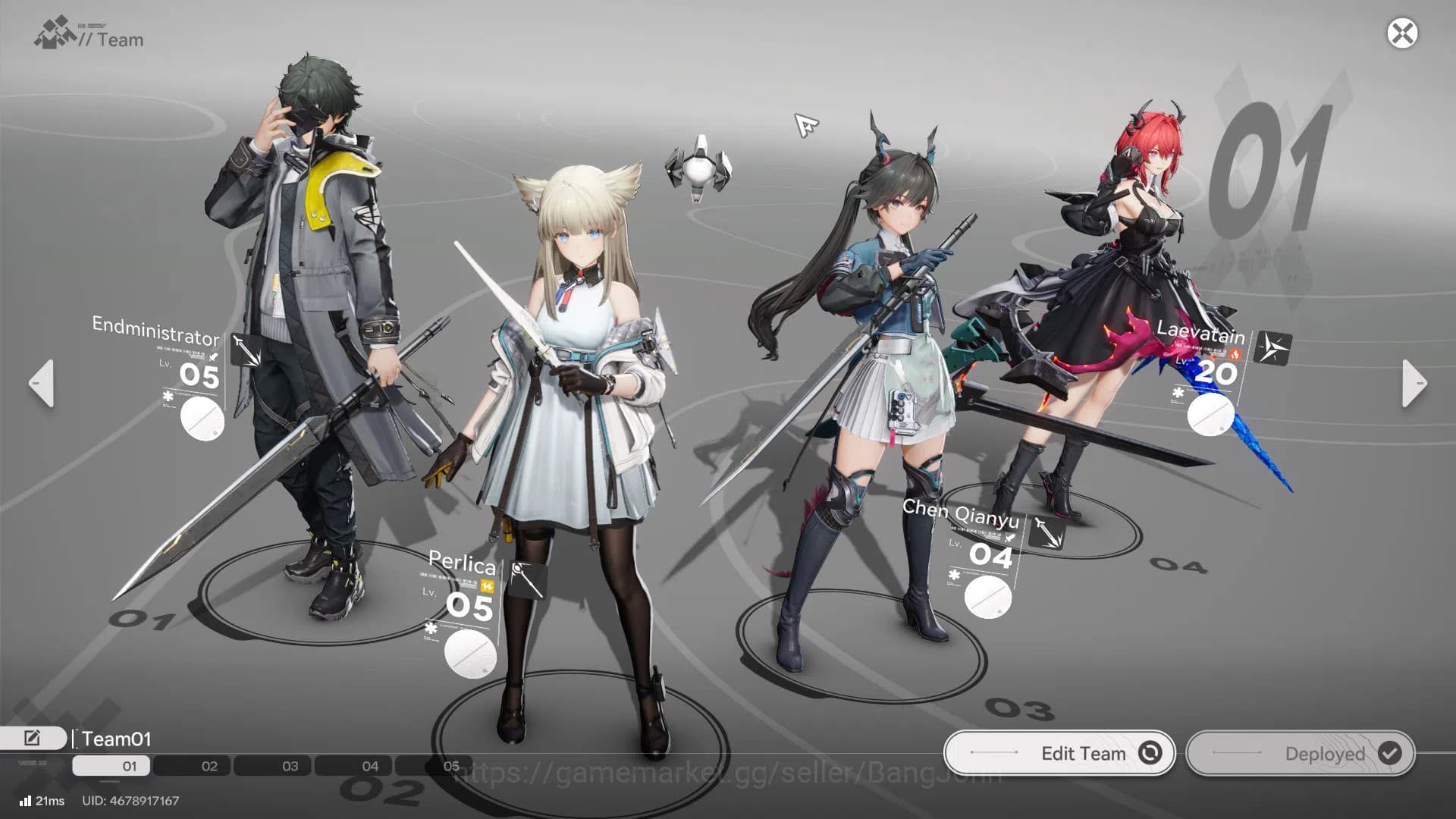Click the fire element icon next to Laevatain's level
The image size is (1456, 819).
pos(1235,353)
